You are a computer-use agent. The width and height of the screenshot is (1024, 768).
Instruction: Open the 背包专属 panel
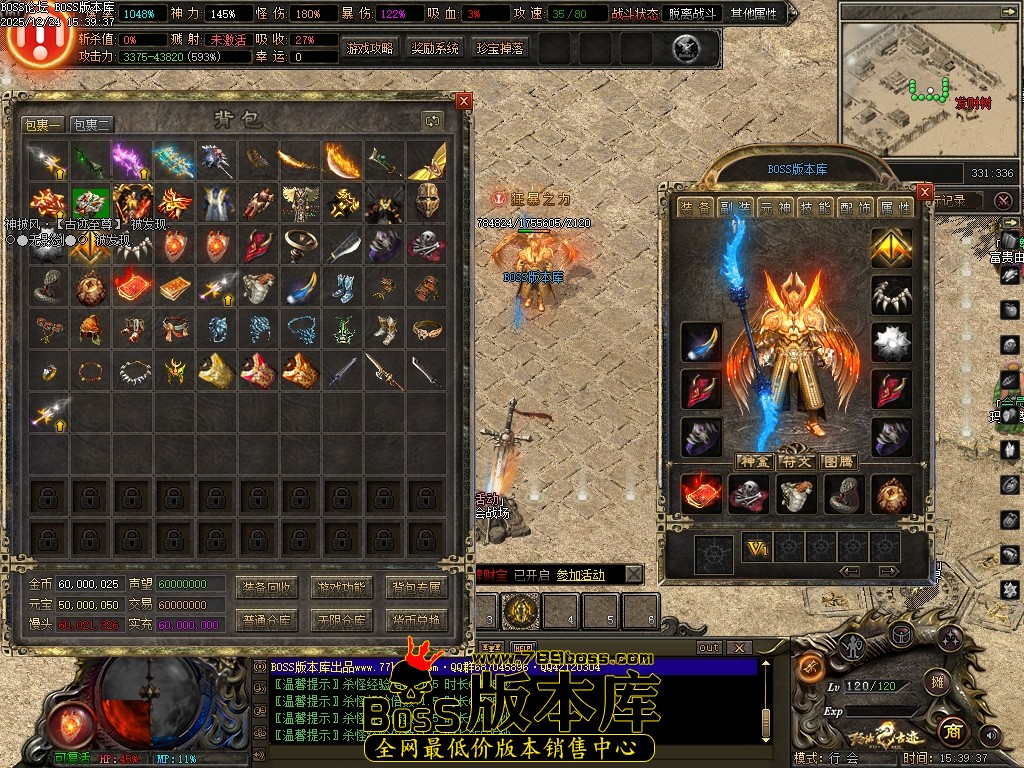[x=416, y=587]
